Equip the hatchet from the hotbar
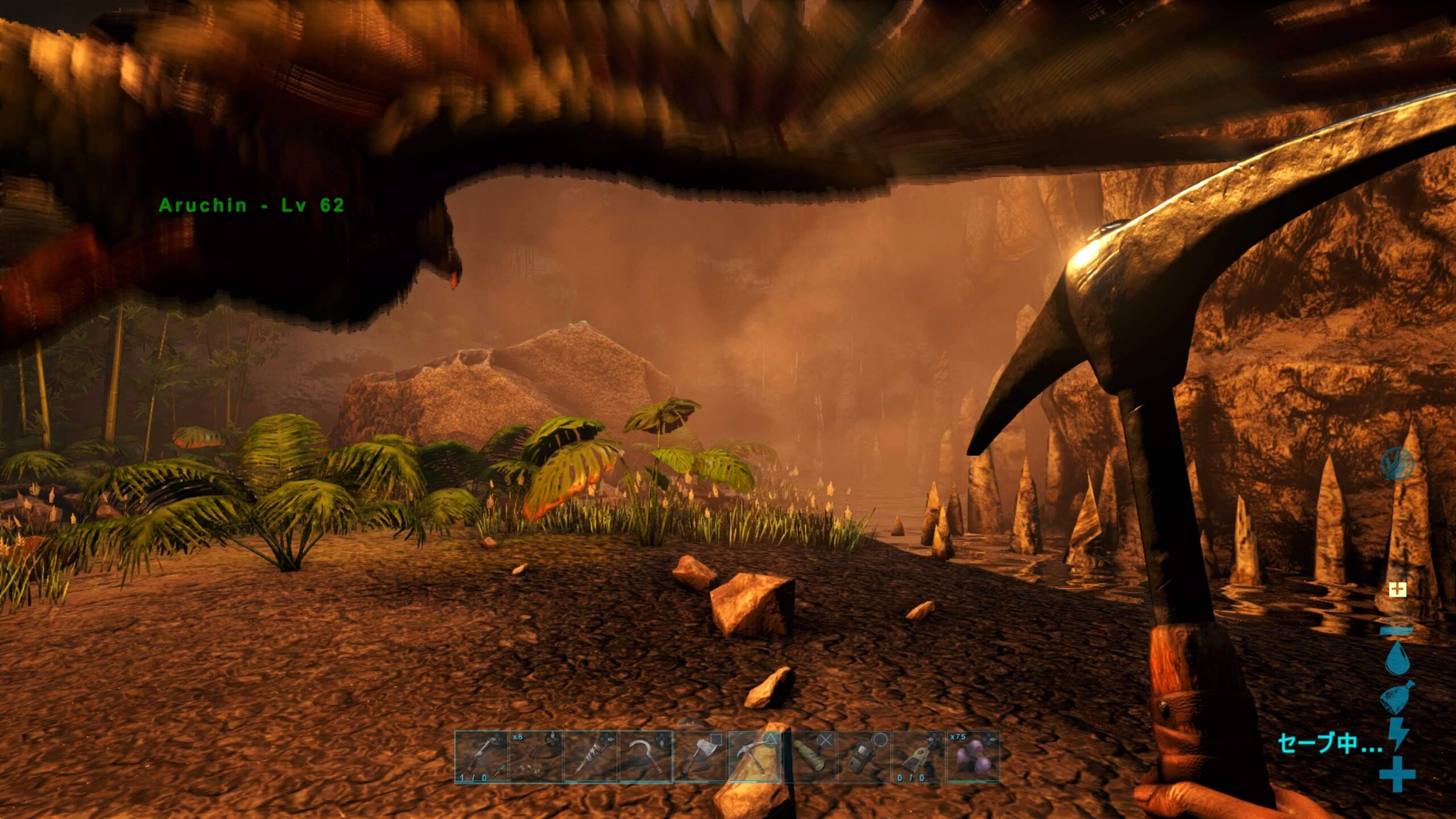1456x819 pixels. point(700,757)
